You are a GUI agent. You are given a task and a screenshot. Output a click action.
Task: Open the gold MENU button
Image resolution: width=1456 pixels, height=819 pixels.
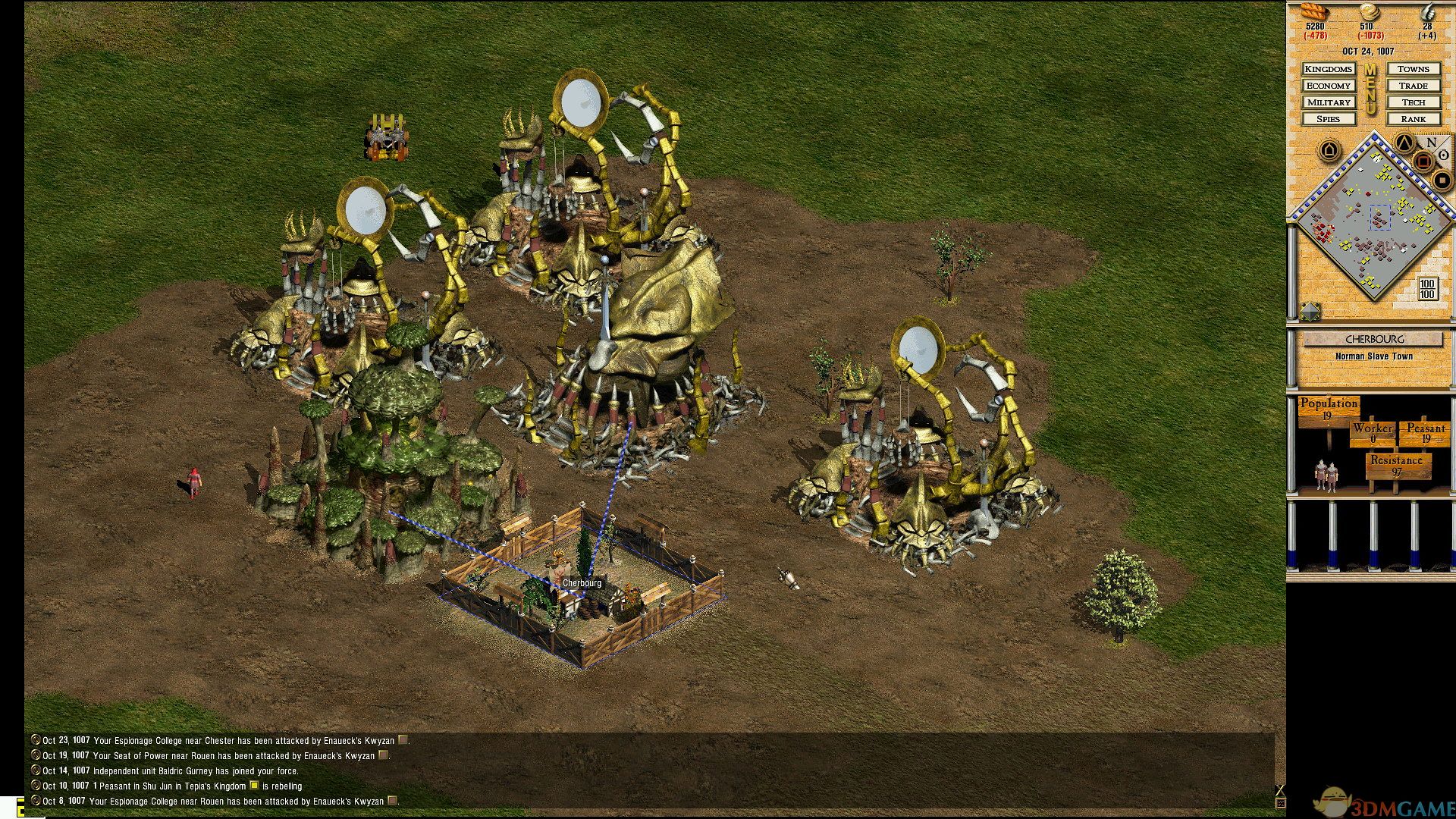click(x=1371, y=89)
